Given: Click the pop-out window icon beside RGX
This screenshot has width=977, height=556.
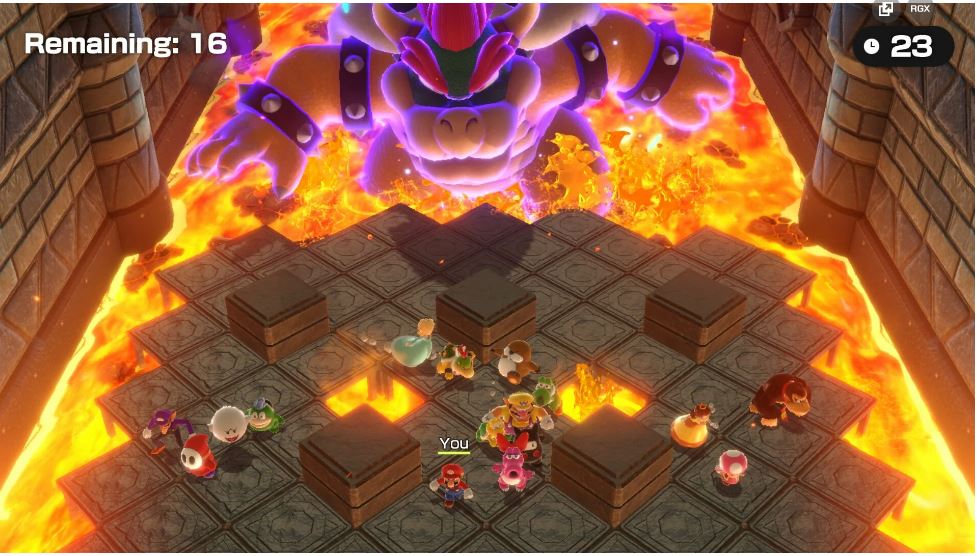Looking at the screenshot, I should pyautogui.click(x=885, y=9).
